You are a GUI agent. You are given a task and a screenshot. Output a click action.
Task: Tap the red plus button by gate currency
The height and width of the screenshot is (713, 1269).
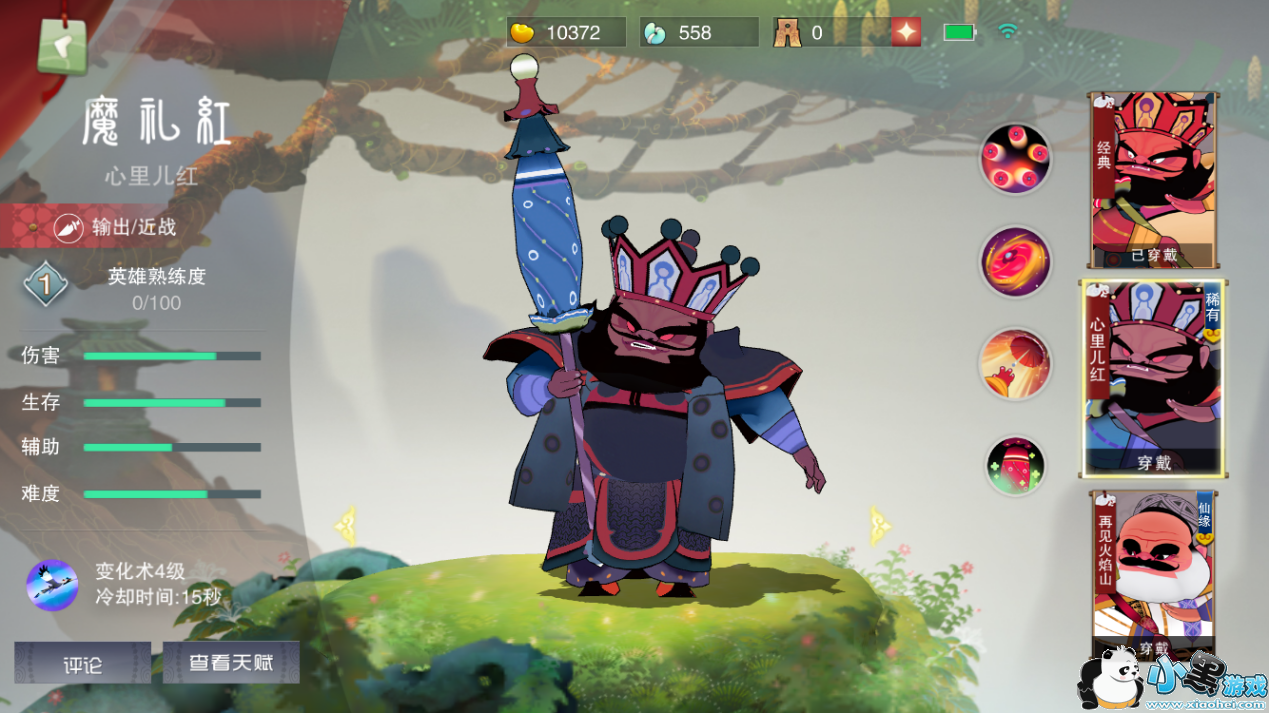pos(906,32)
